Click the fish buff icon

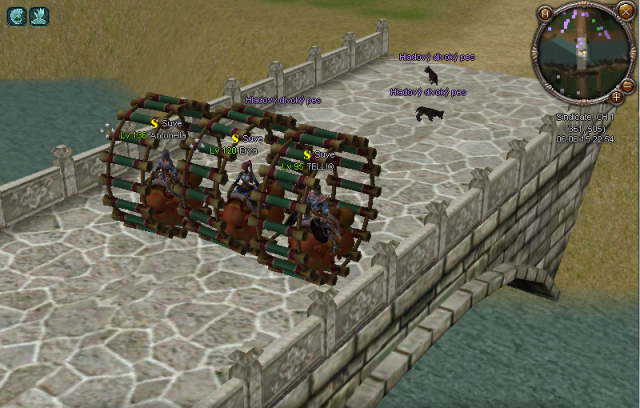[x=16, y=16]
